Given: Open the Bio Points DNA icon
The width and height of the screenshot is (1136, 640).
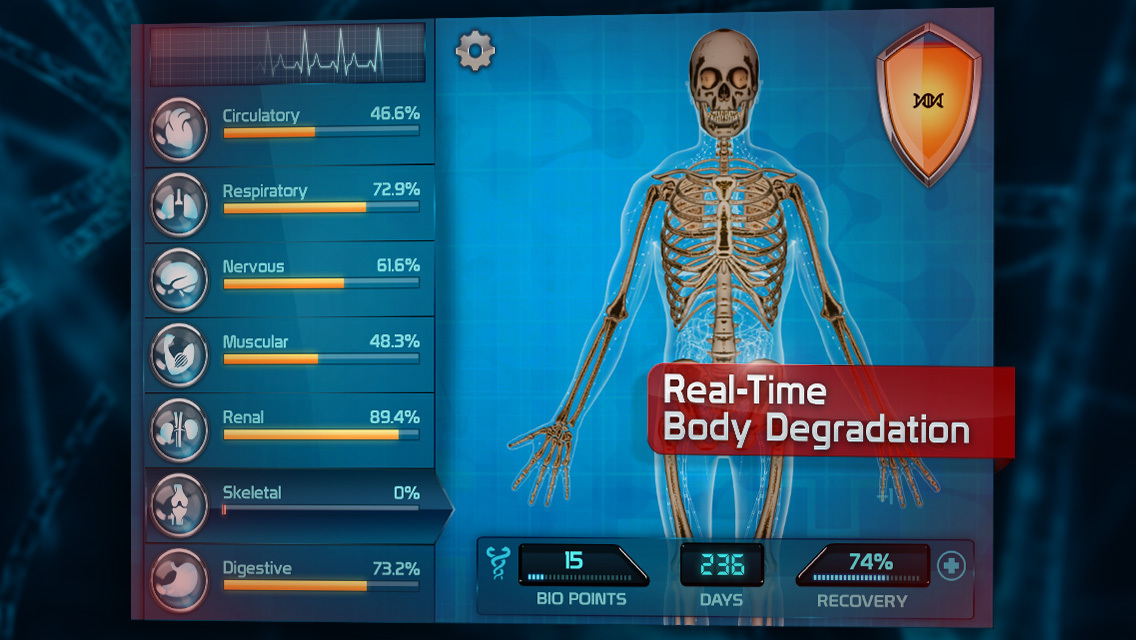Looking at the screenshot, I should pyautogui.click(x=496, y=563).
